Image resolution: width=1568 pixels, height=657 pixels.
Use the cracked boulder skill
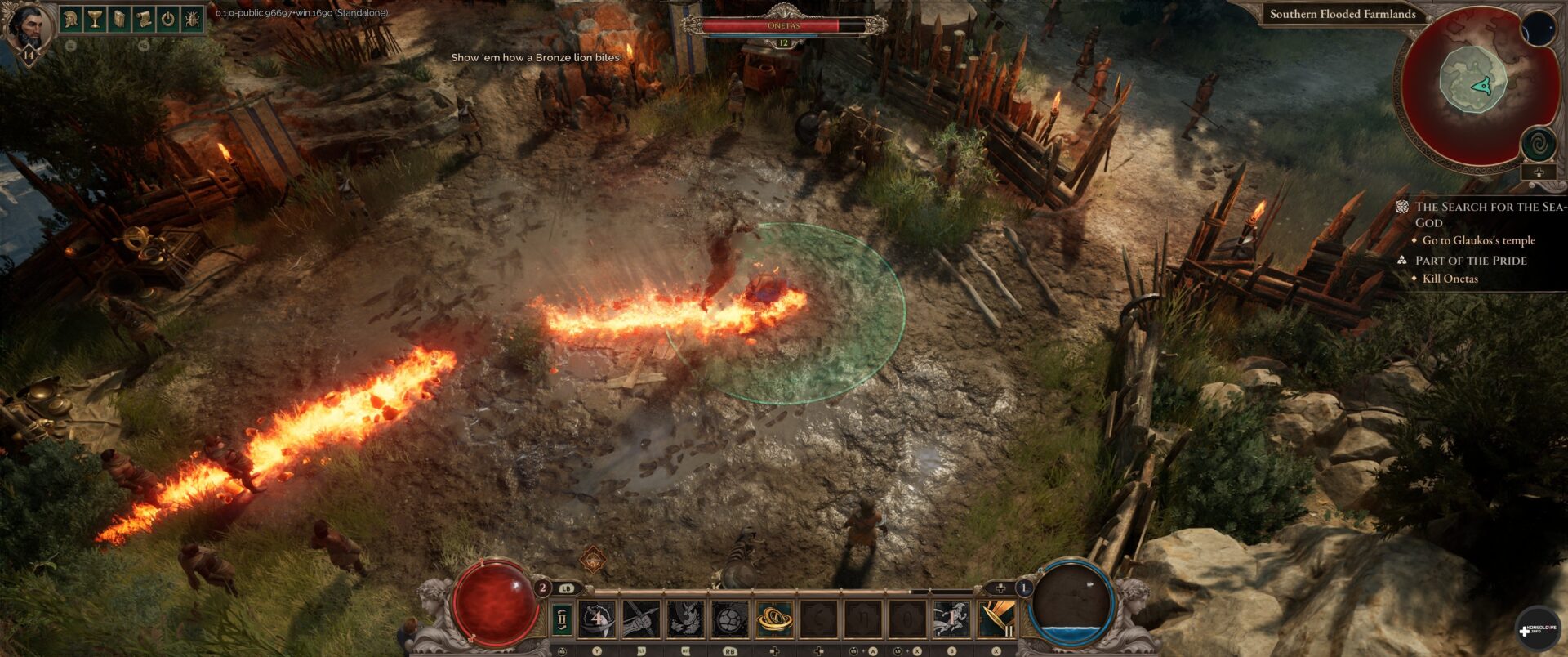729,619
